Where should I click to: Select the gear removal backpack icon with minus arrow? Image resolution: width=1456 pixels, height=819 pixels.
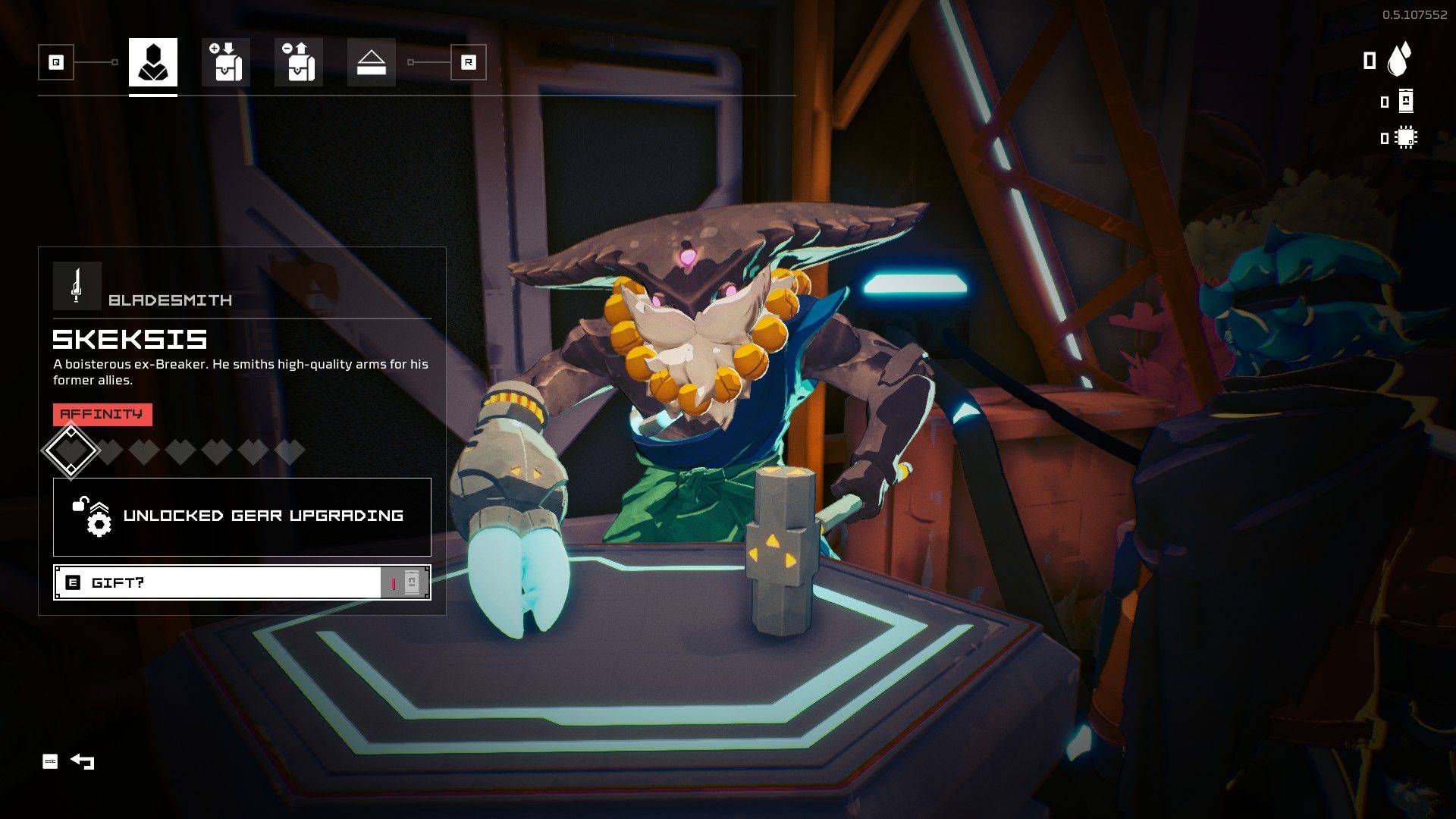point(297,62)
